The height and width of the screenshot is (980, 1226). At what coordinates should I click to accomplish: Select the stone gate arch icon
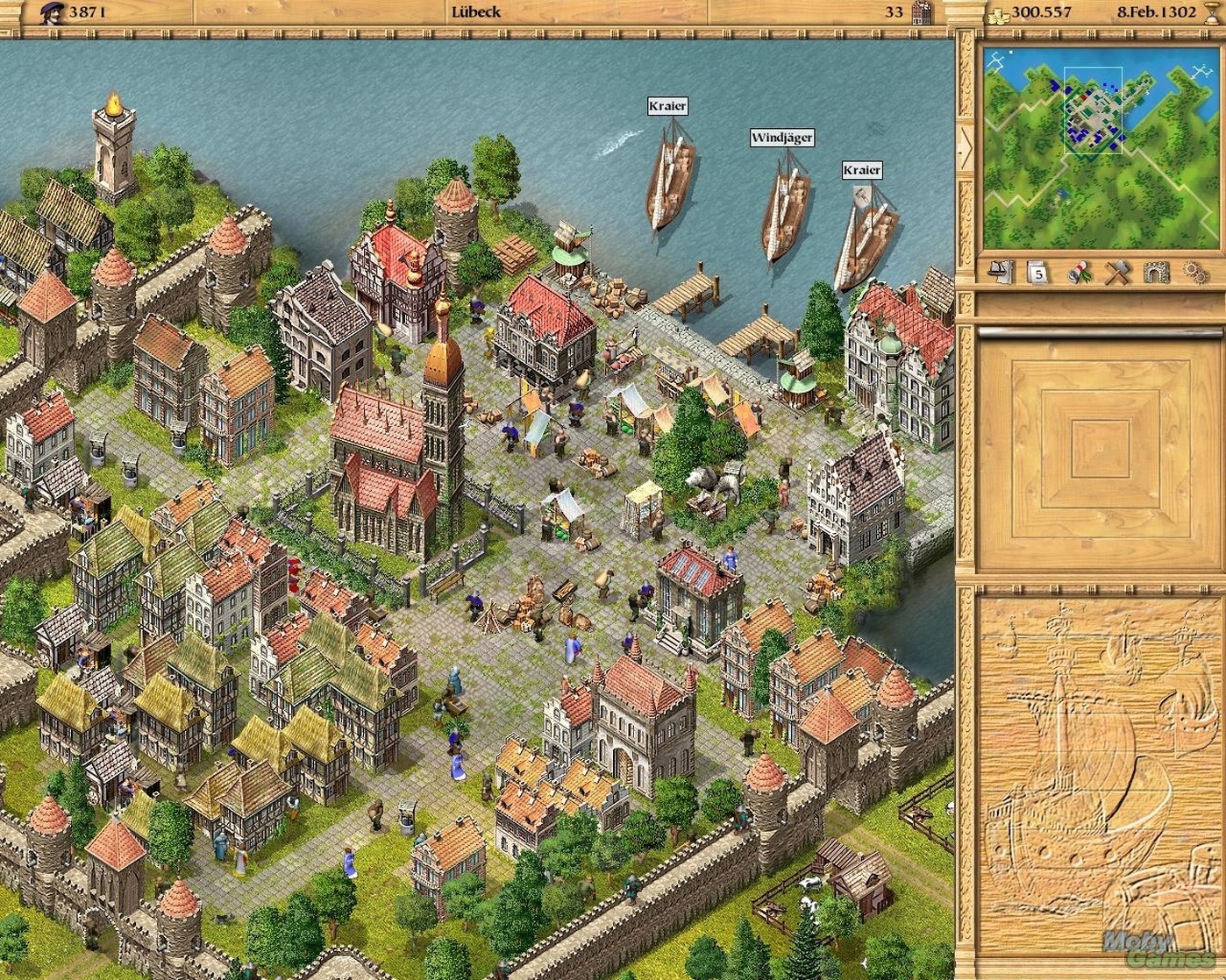point(1155,273)
